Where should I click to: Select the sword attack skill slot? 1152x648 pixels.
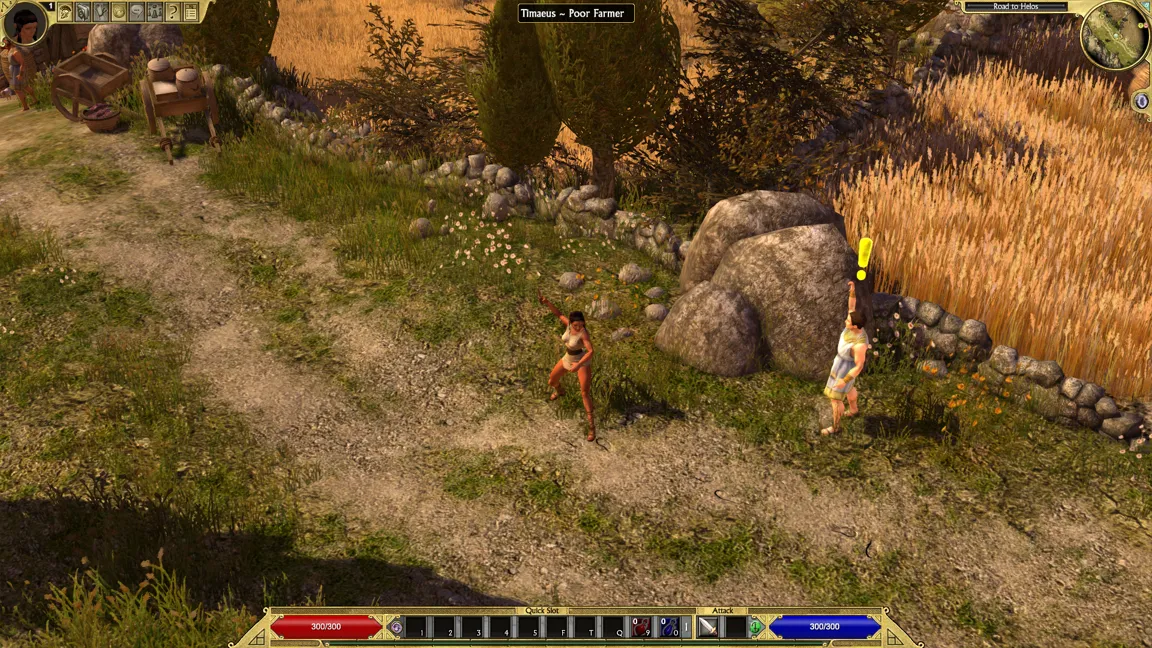click(x=708, y=627)
